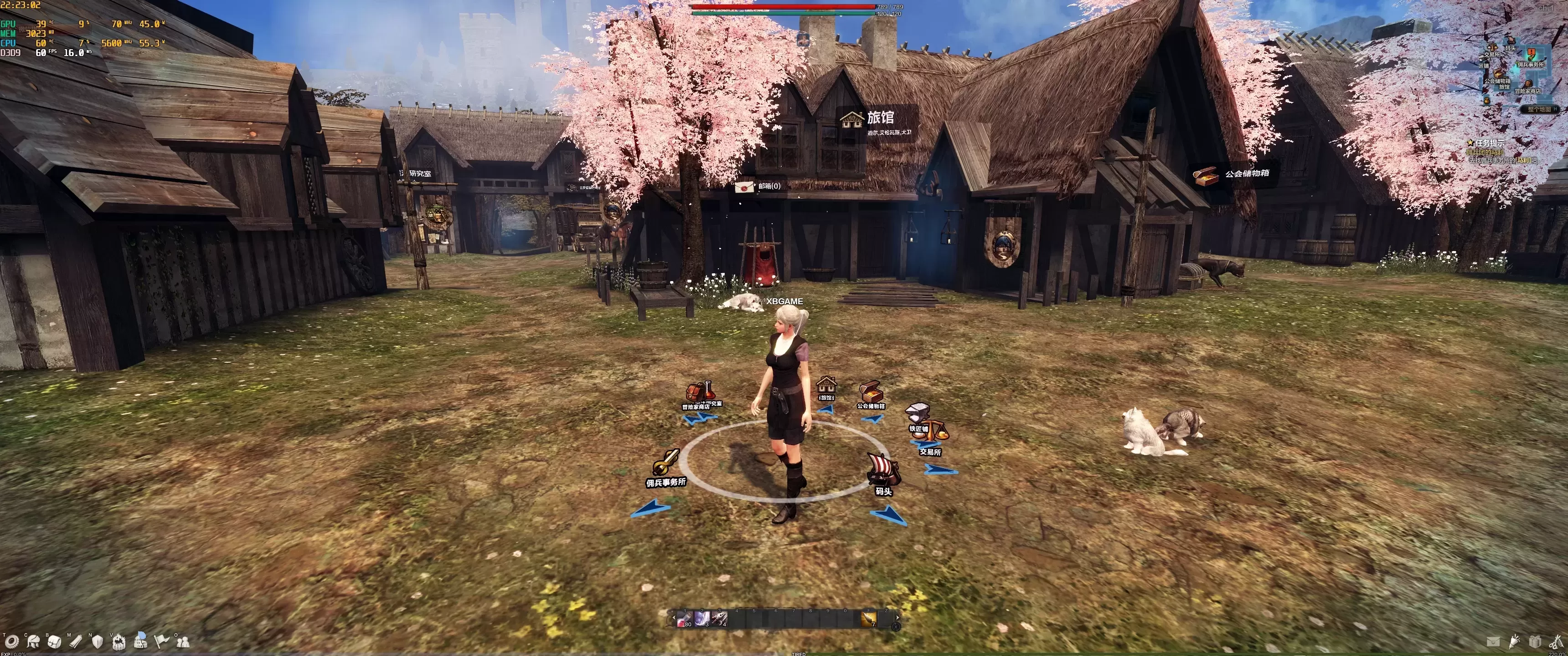The width and height of the screenshot is (1568, 656).
Task: Click the shield menu icon
Action: click(97, 641)
